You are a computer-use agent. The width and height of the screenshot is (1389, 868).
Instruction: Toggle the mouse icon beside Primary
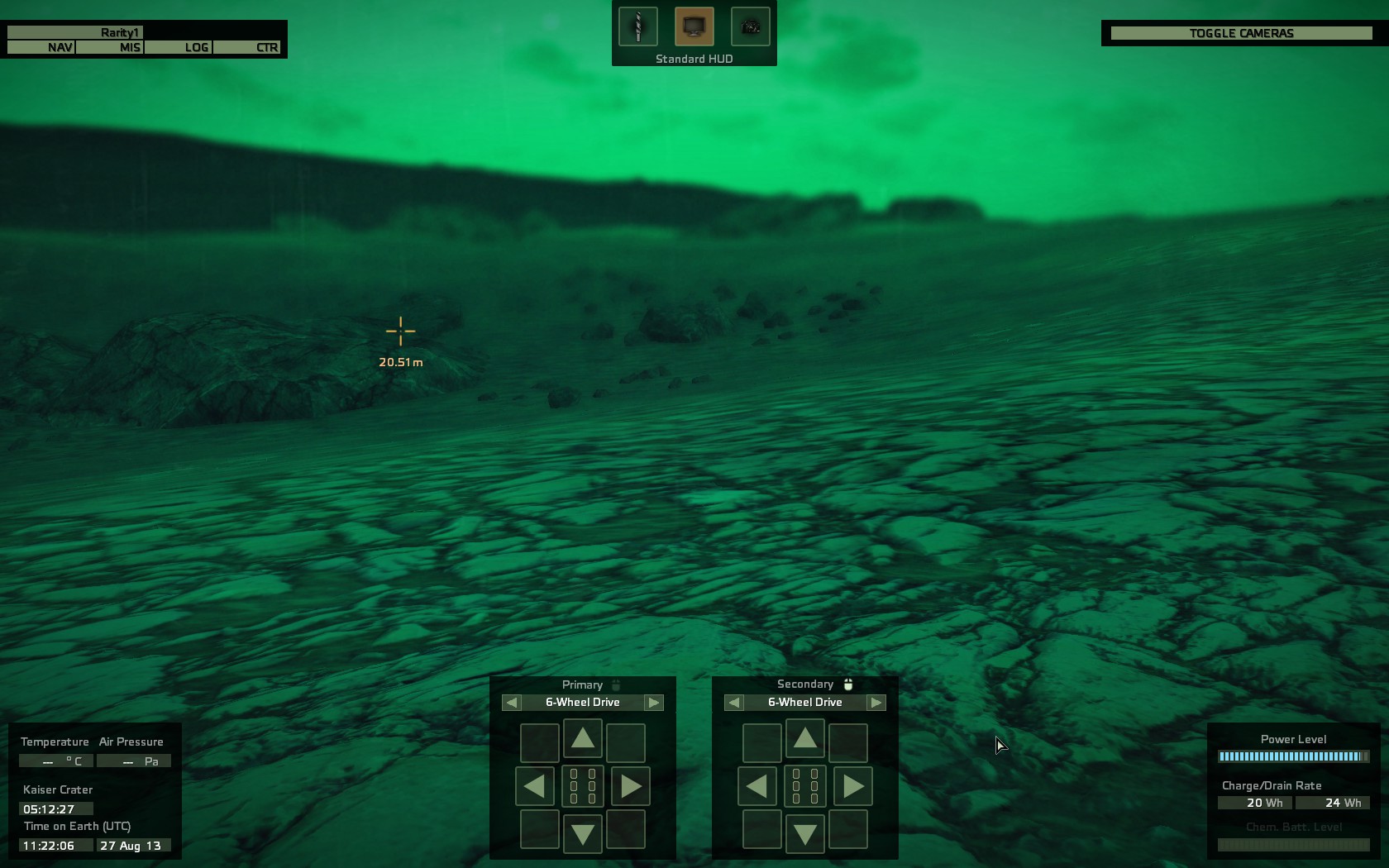click(616, 684)
